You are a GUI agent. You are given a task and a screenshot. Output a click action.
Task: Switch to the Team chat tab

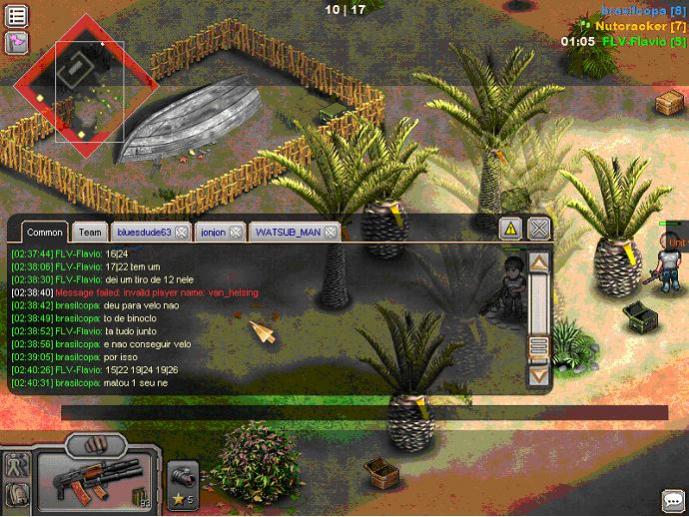[x=90, y=232]
